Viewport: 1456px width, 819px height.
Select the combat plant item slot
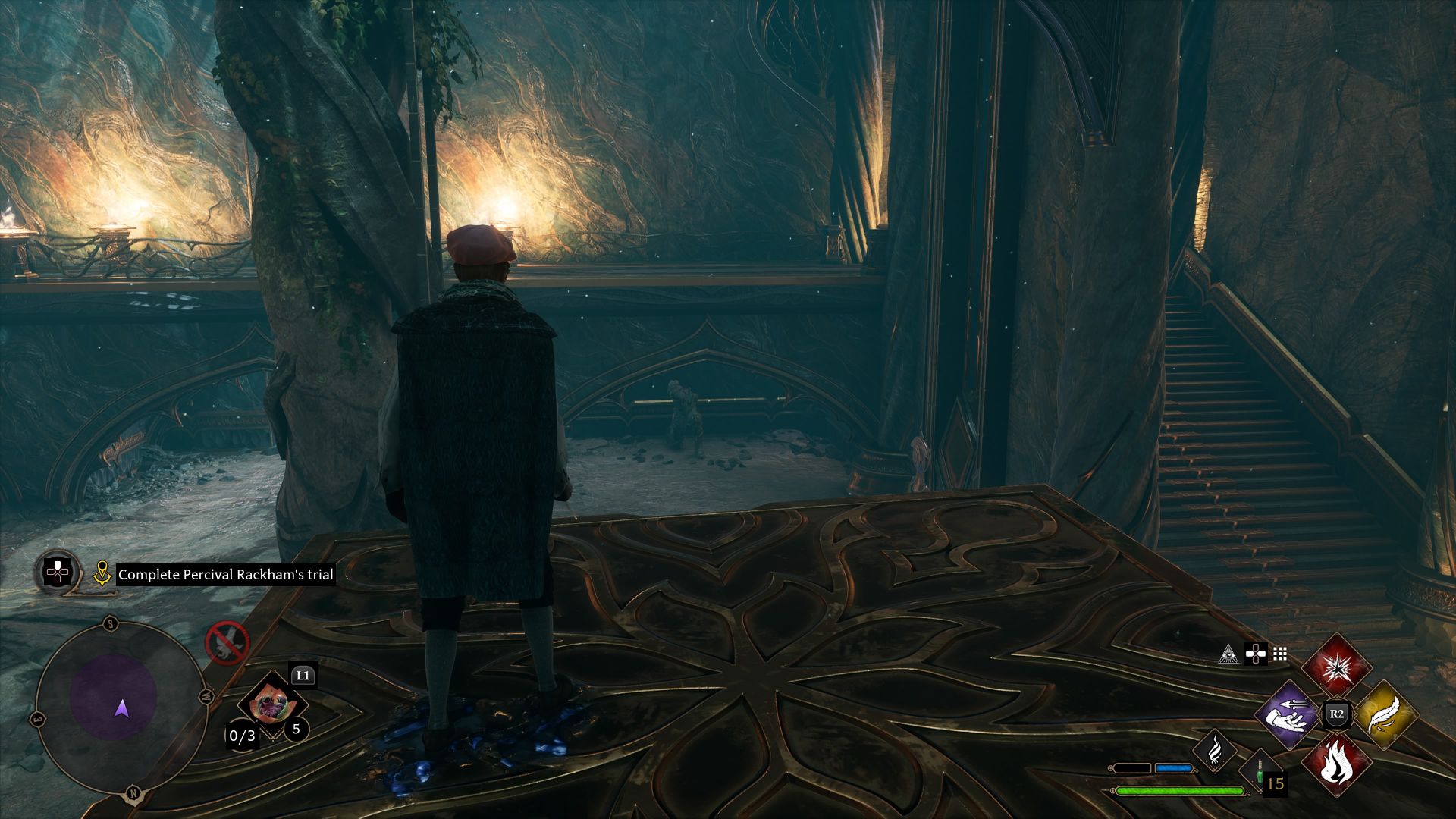click(x=272, y=706)
